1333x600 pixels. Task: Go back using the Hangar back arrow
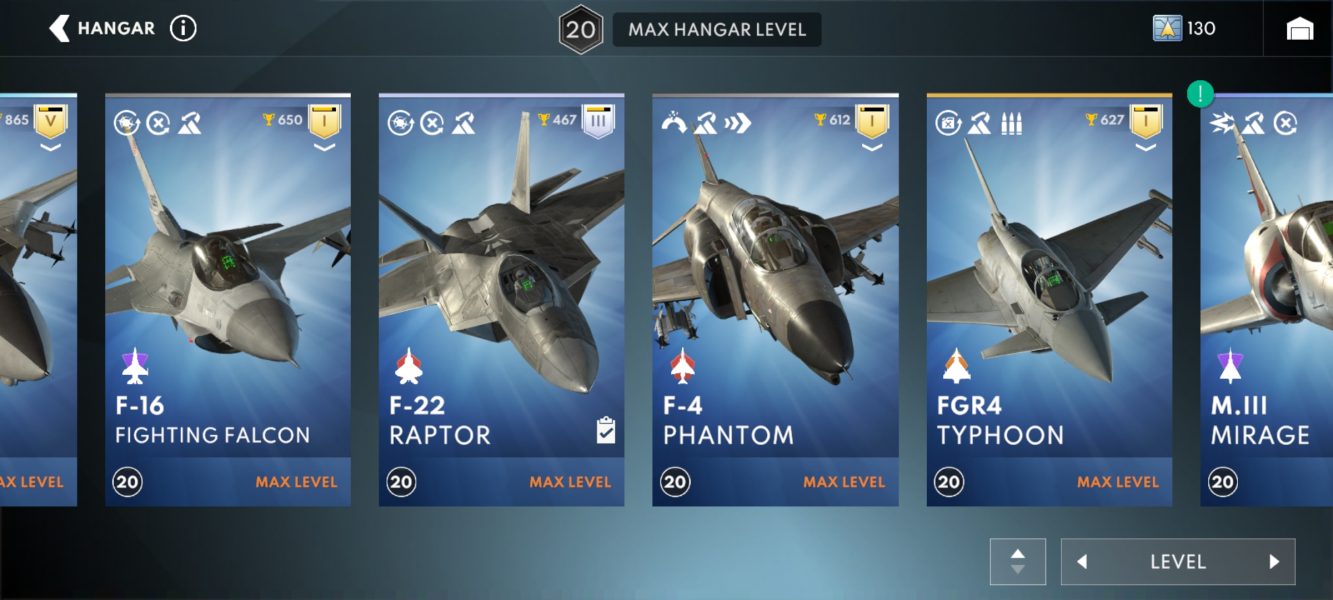click(60, 28)
